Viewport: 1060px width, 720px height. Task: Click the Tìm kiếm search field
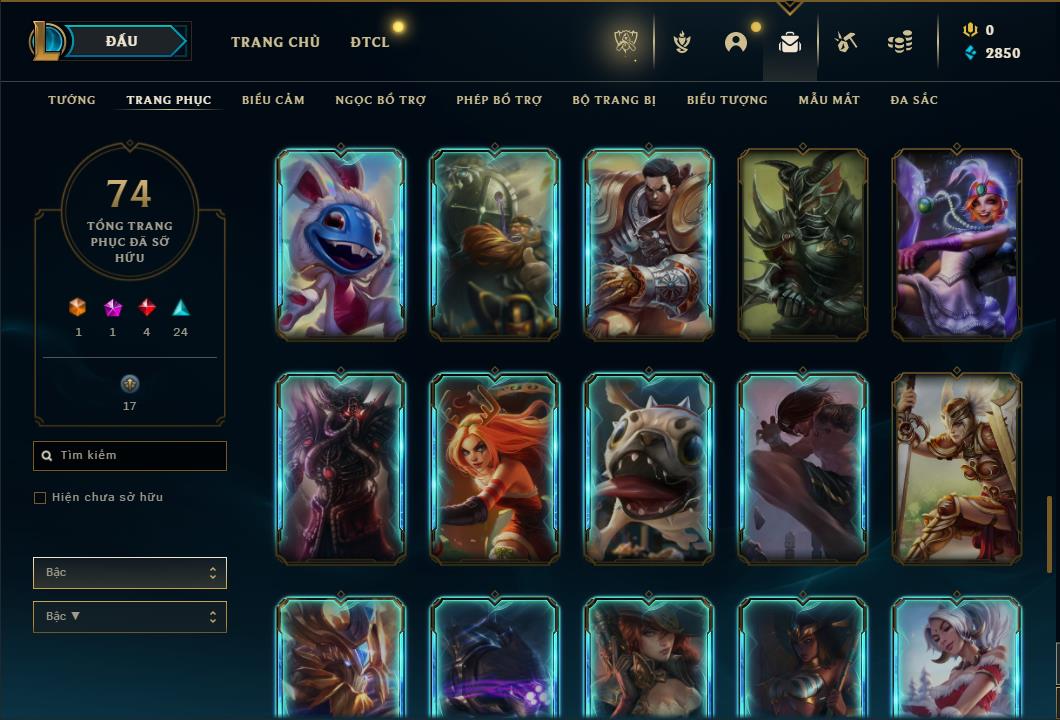point(130,456)
